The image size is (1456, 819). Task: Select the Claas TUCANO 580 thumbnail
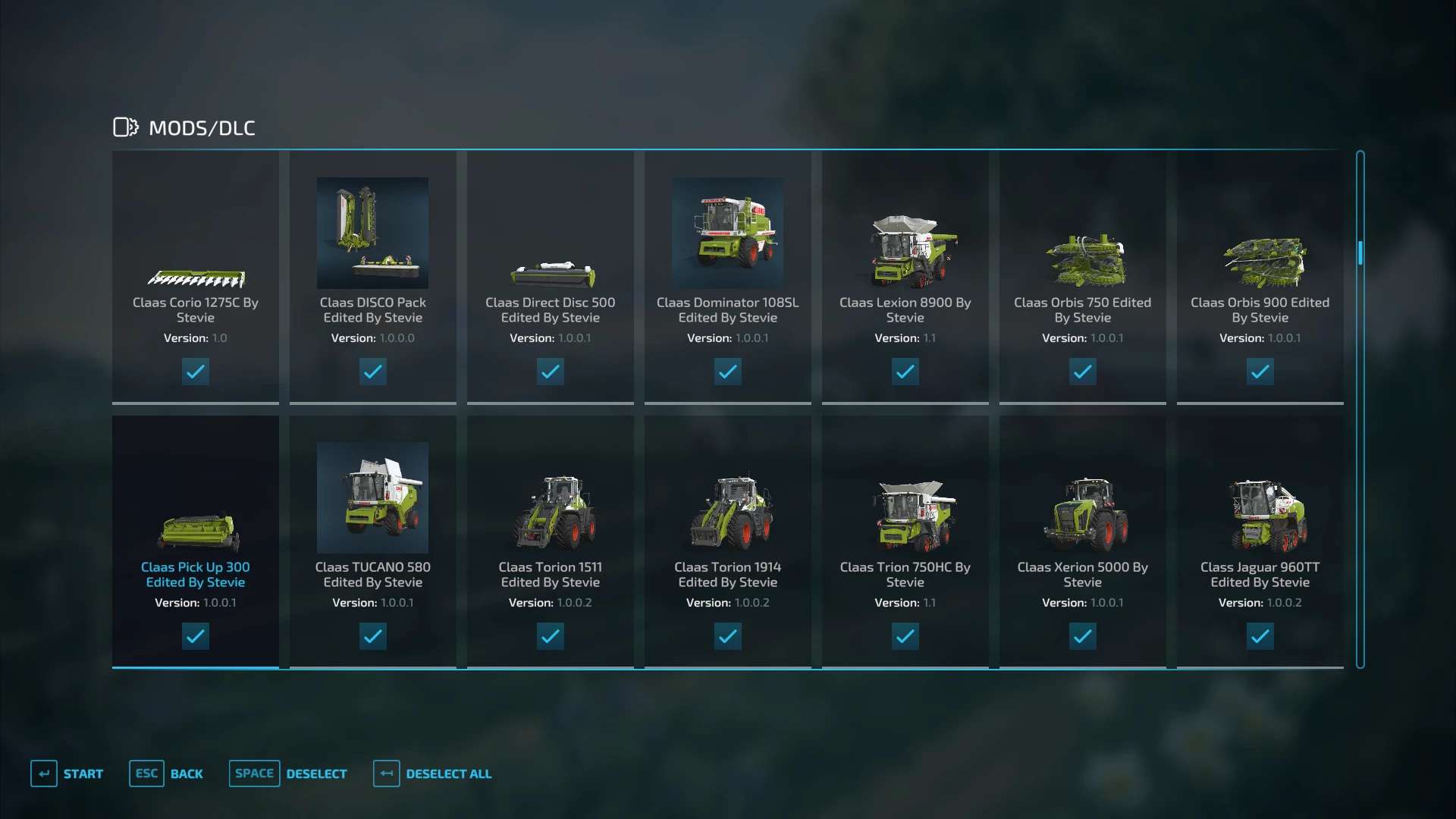pos(372,497)
